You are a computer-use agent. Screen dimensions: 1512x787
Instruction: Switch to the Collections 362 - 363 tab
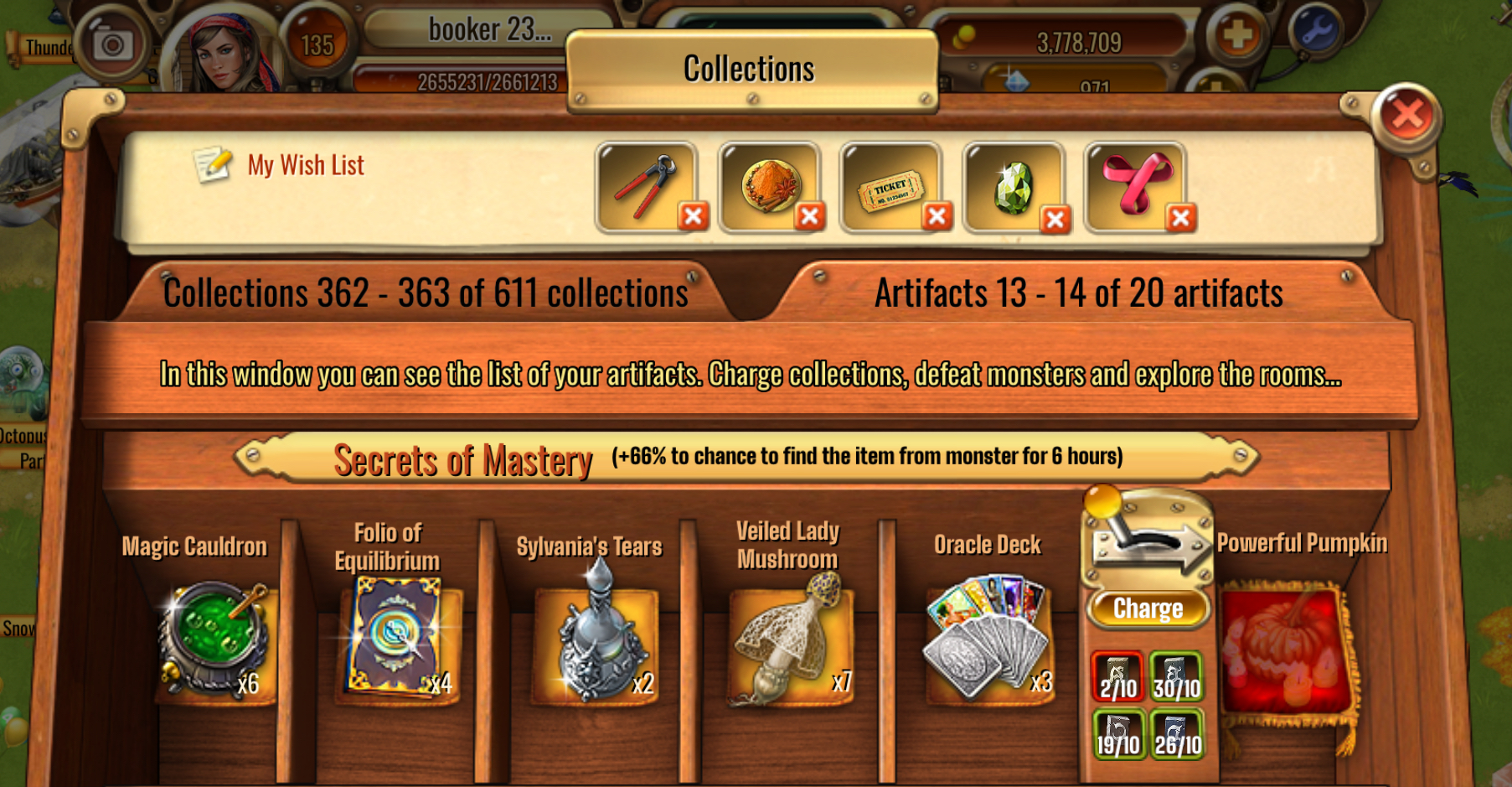click(x=426, y=293)
